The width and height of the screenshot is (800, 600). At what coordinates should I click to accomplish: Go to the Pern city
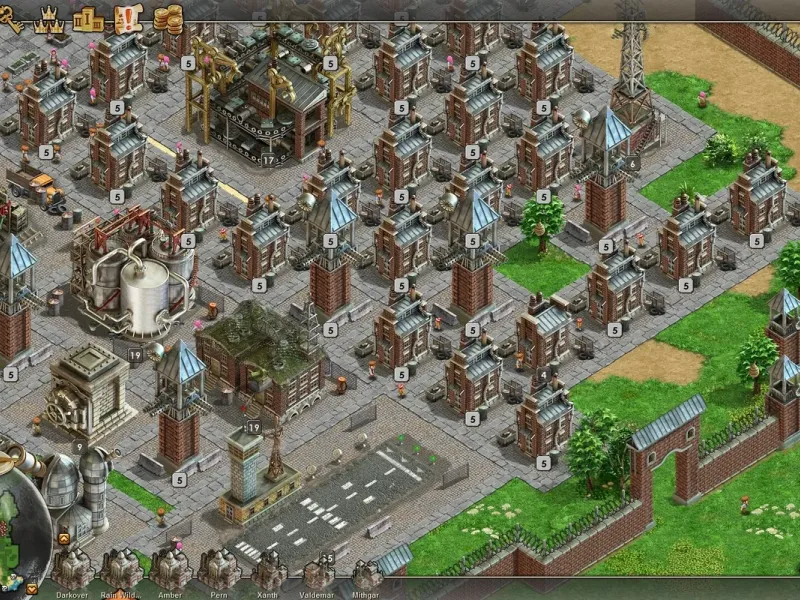tap(219, 569)
